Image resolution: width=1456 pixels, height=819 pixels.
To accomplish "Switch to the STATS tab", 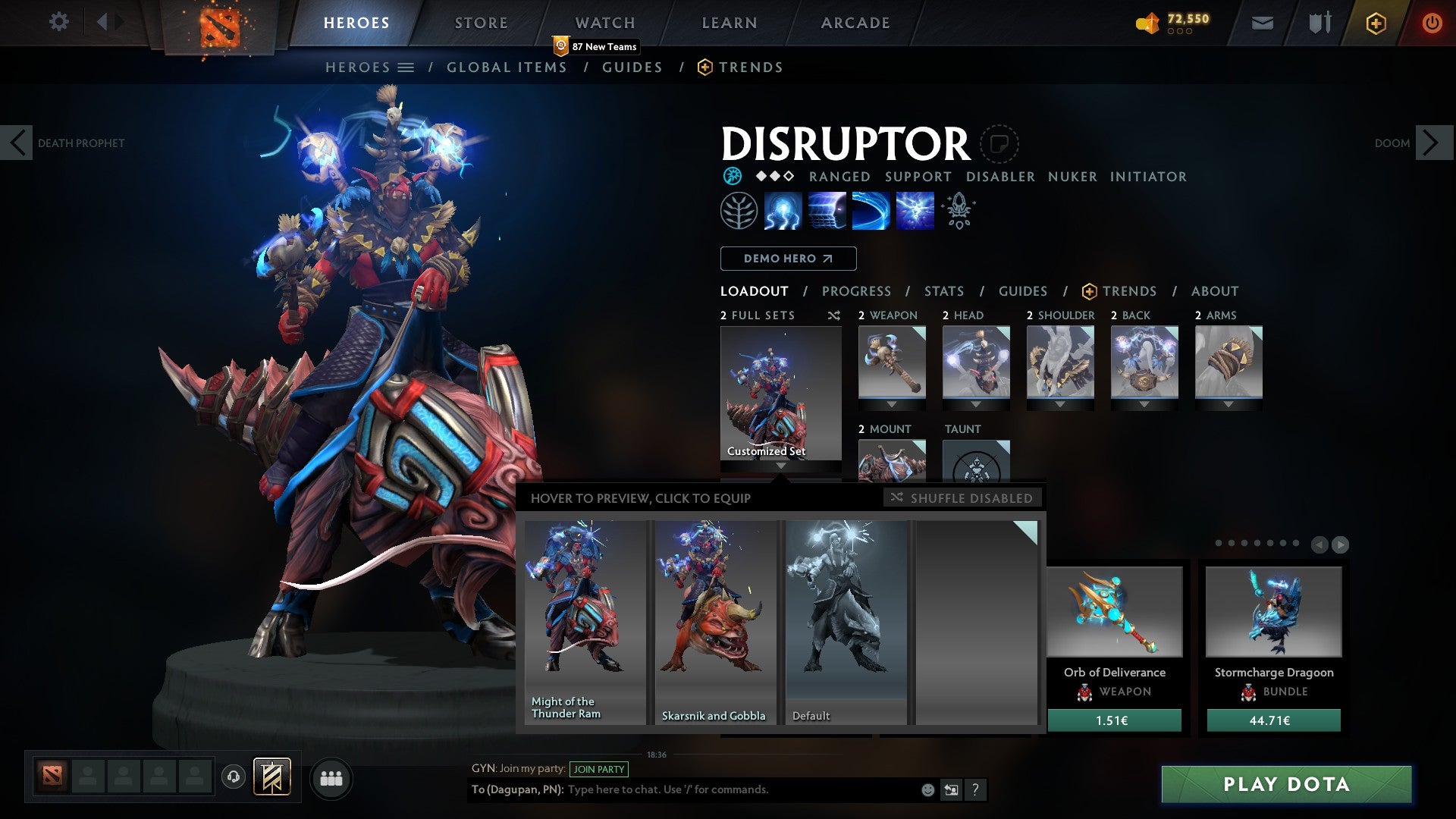I will point(943,291).
